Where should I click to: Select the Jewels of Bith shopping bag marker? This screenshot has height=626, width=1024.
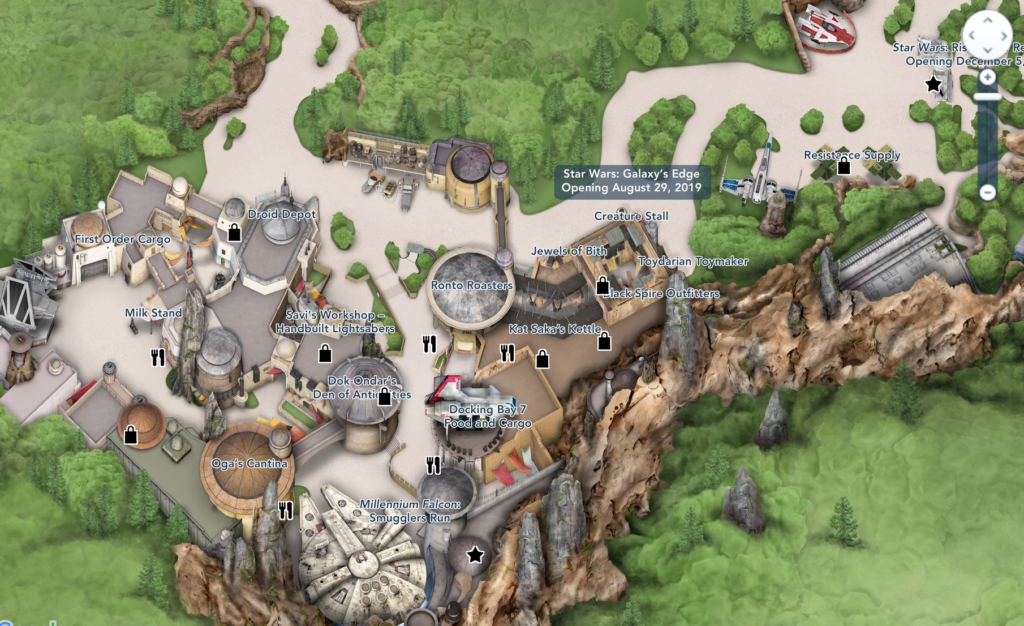click(x=602, y=286)
